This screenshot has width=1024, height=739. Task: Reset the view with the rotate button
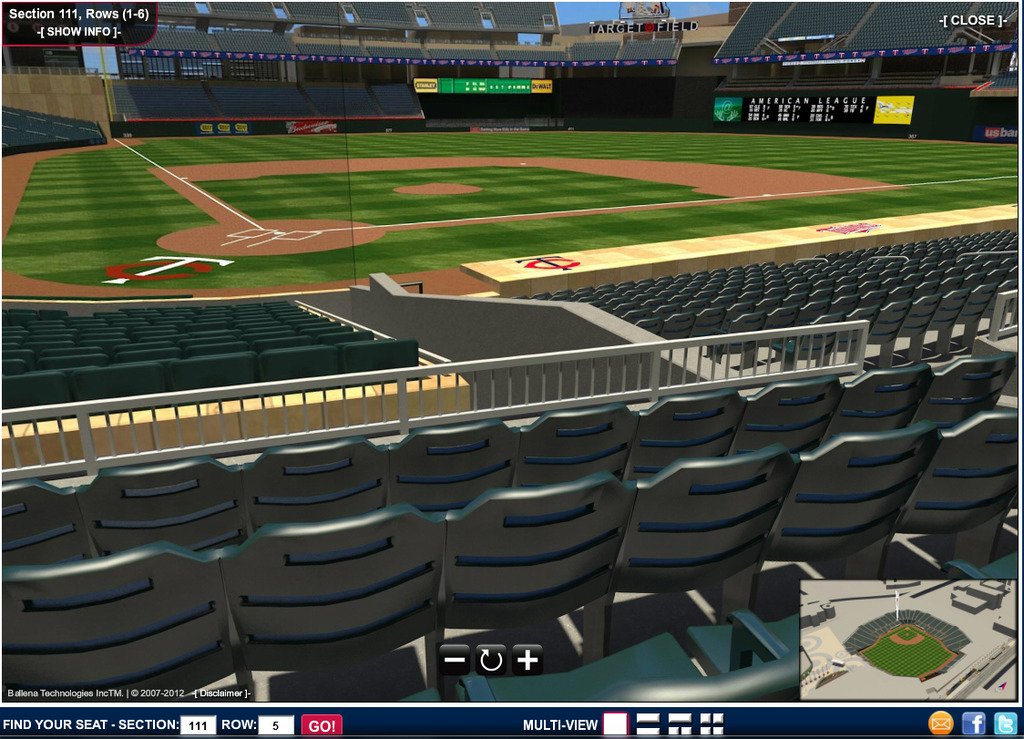[491, 659]
